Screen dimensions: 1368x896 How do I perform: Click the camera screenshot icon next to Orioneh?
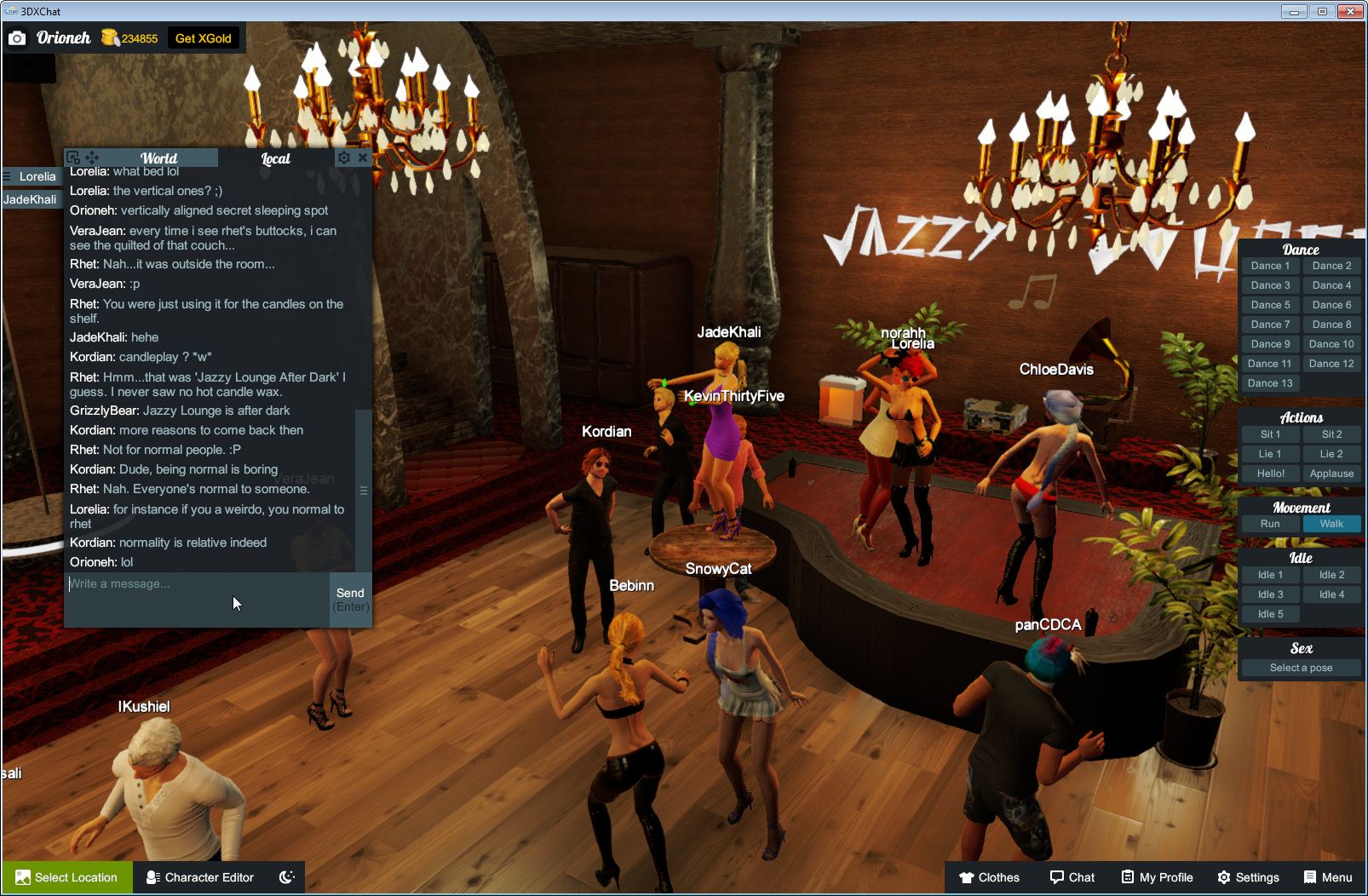[17, 37]
